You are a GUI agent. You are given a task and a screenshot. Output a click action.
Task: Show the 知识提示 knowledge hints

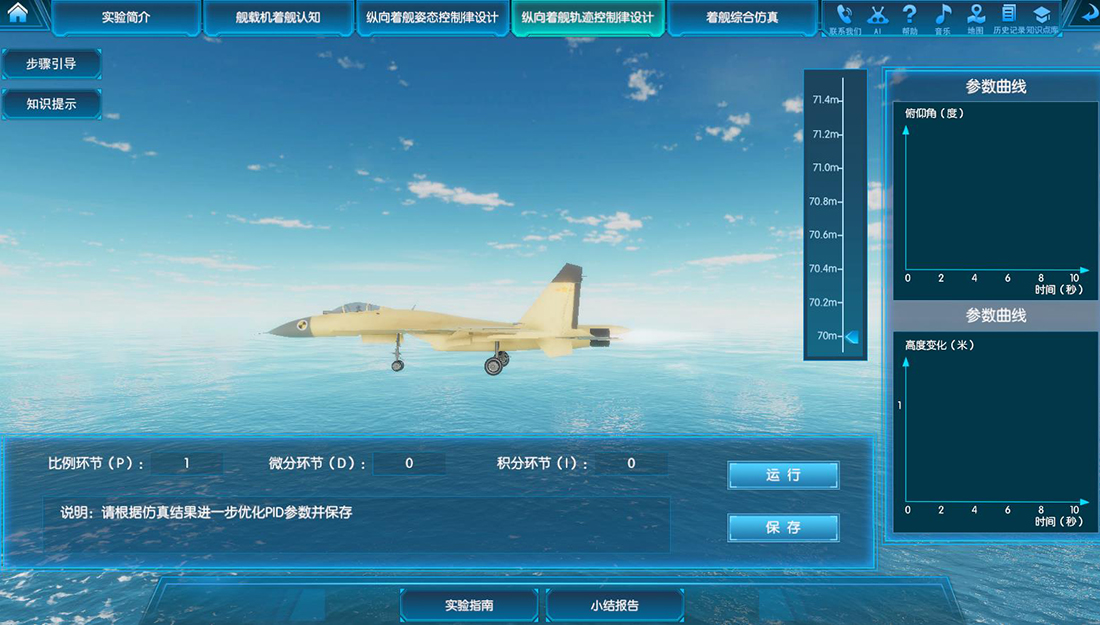(x=51, y=104)
